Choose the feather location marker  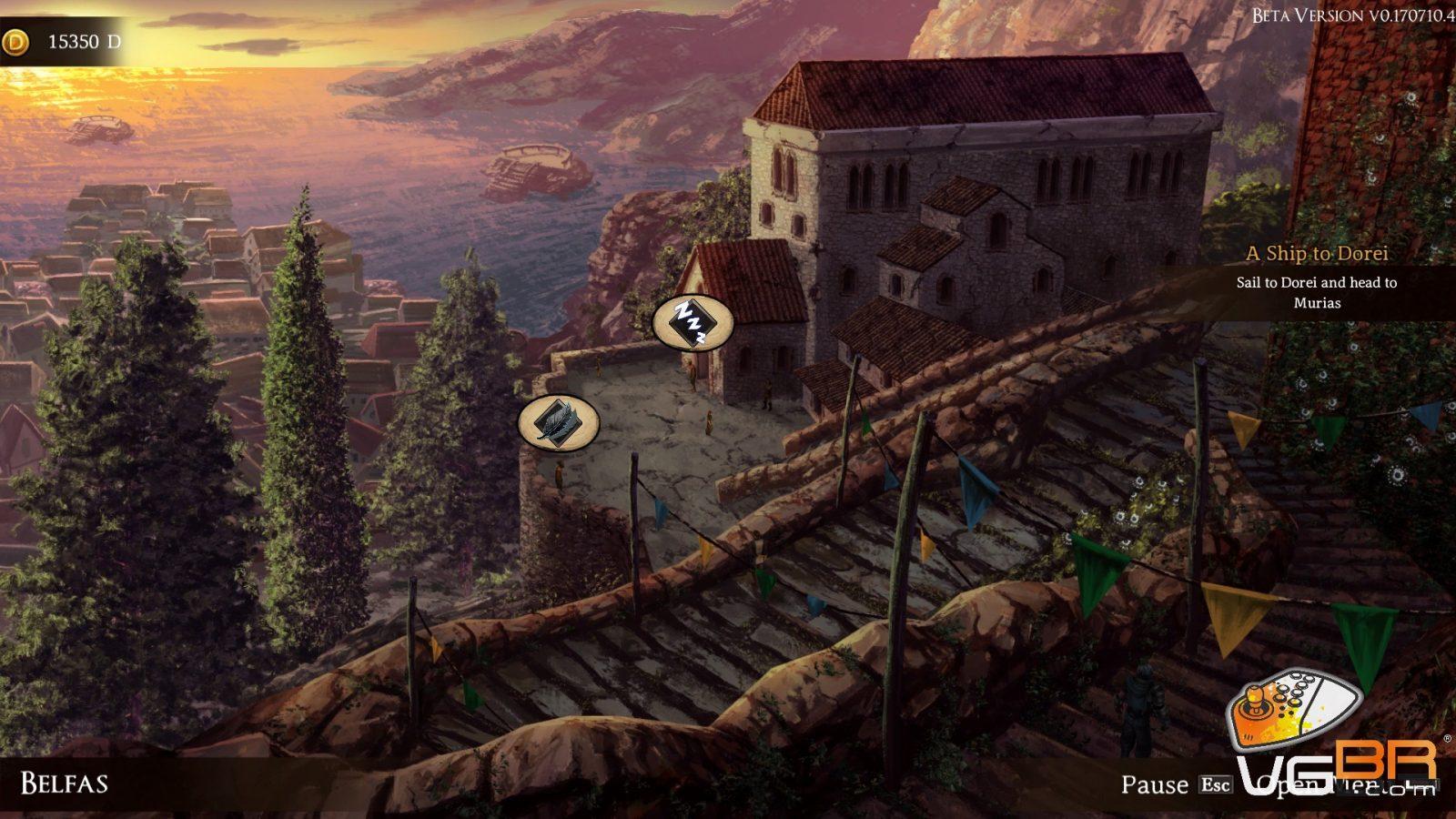coord(558,422)
